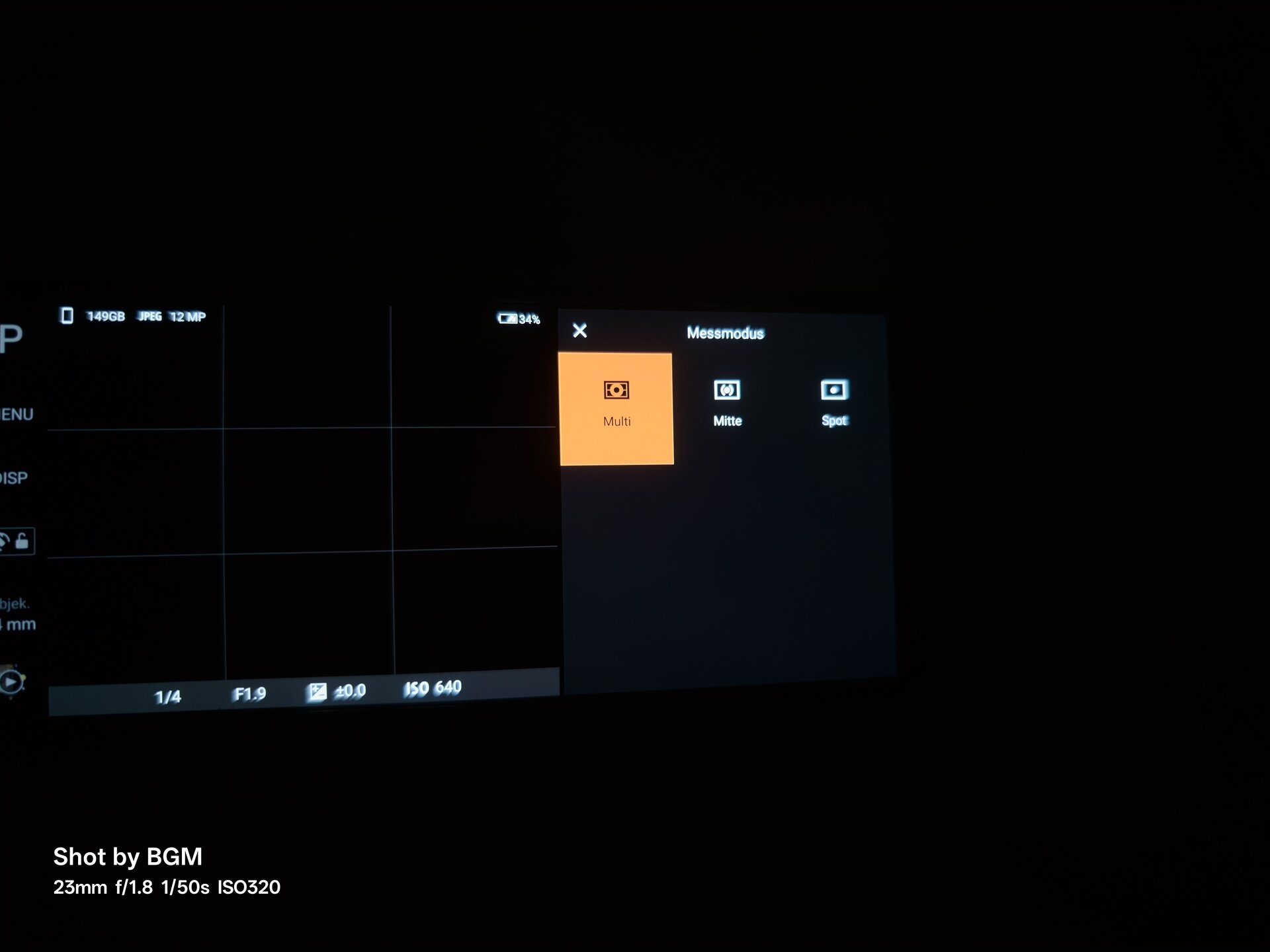Open the MENU entry
1270x952 pixels.
coord(16,415)
